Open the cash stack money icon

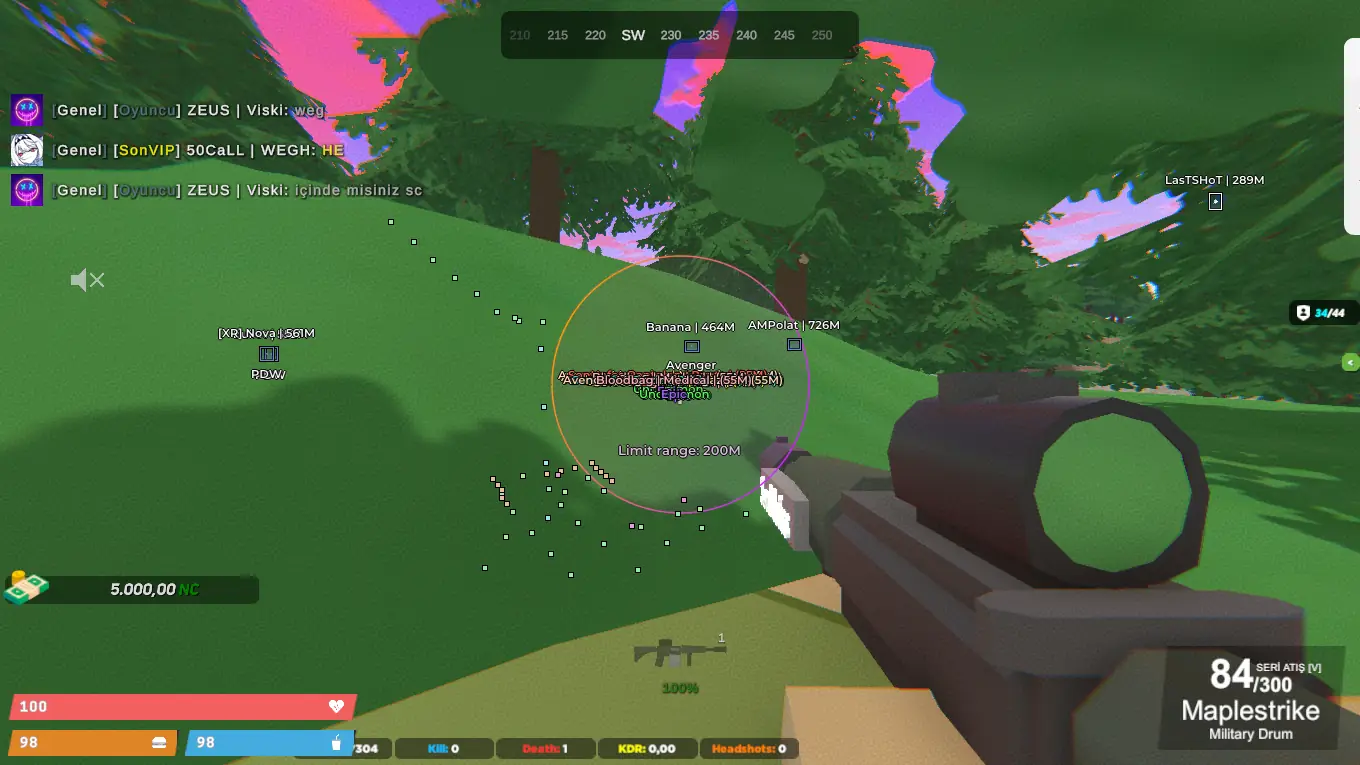(26, 588)
